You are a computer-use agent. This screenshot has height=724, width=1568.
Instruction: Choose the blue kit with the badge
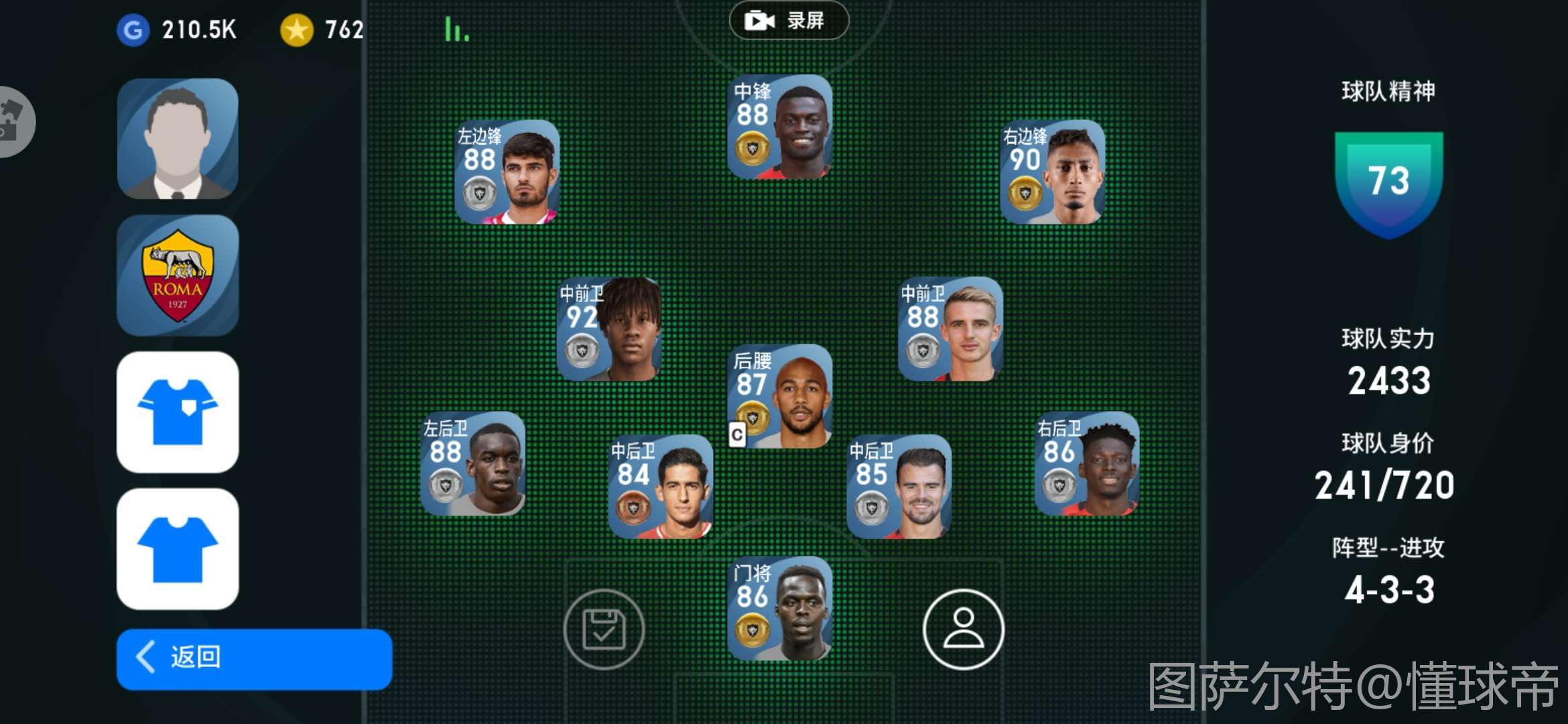[x=178, y=412]
